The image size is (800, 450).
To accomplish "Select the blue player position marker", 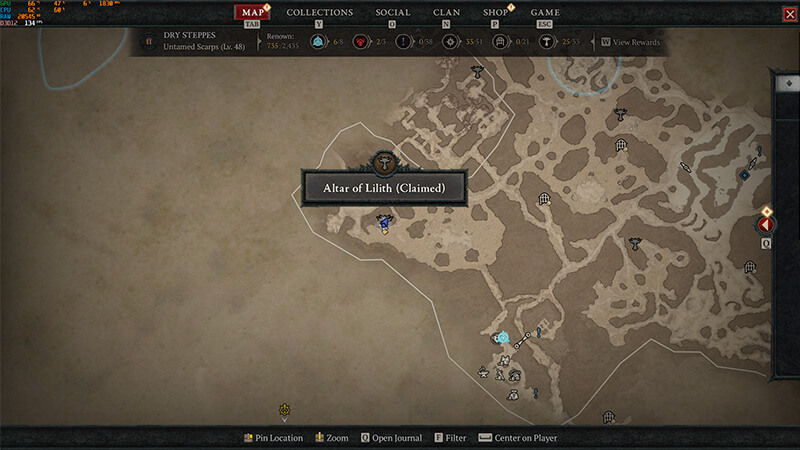I will tap(384, 221).
